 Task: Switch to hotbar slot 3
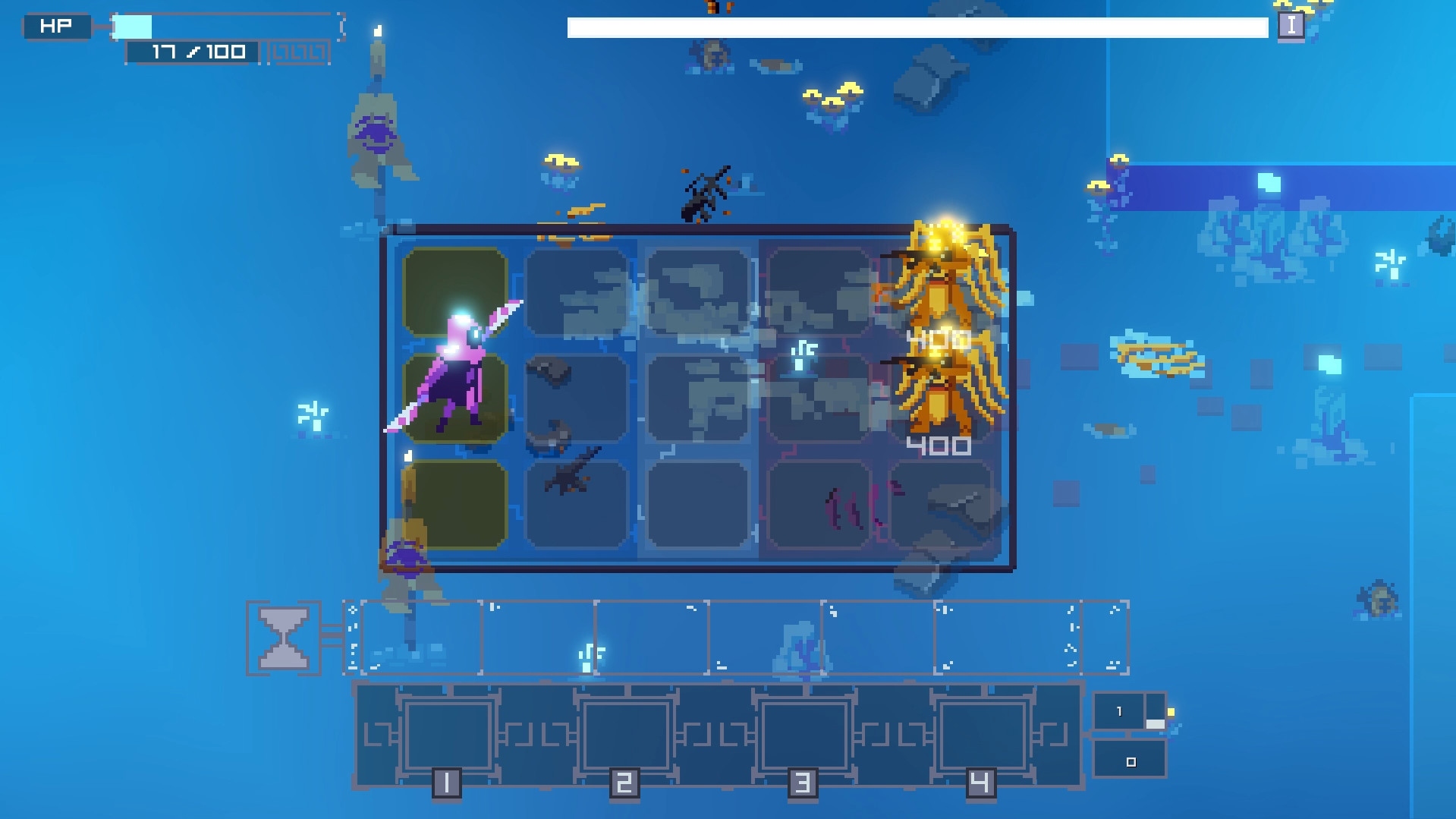804,733
